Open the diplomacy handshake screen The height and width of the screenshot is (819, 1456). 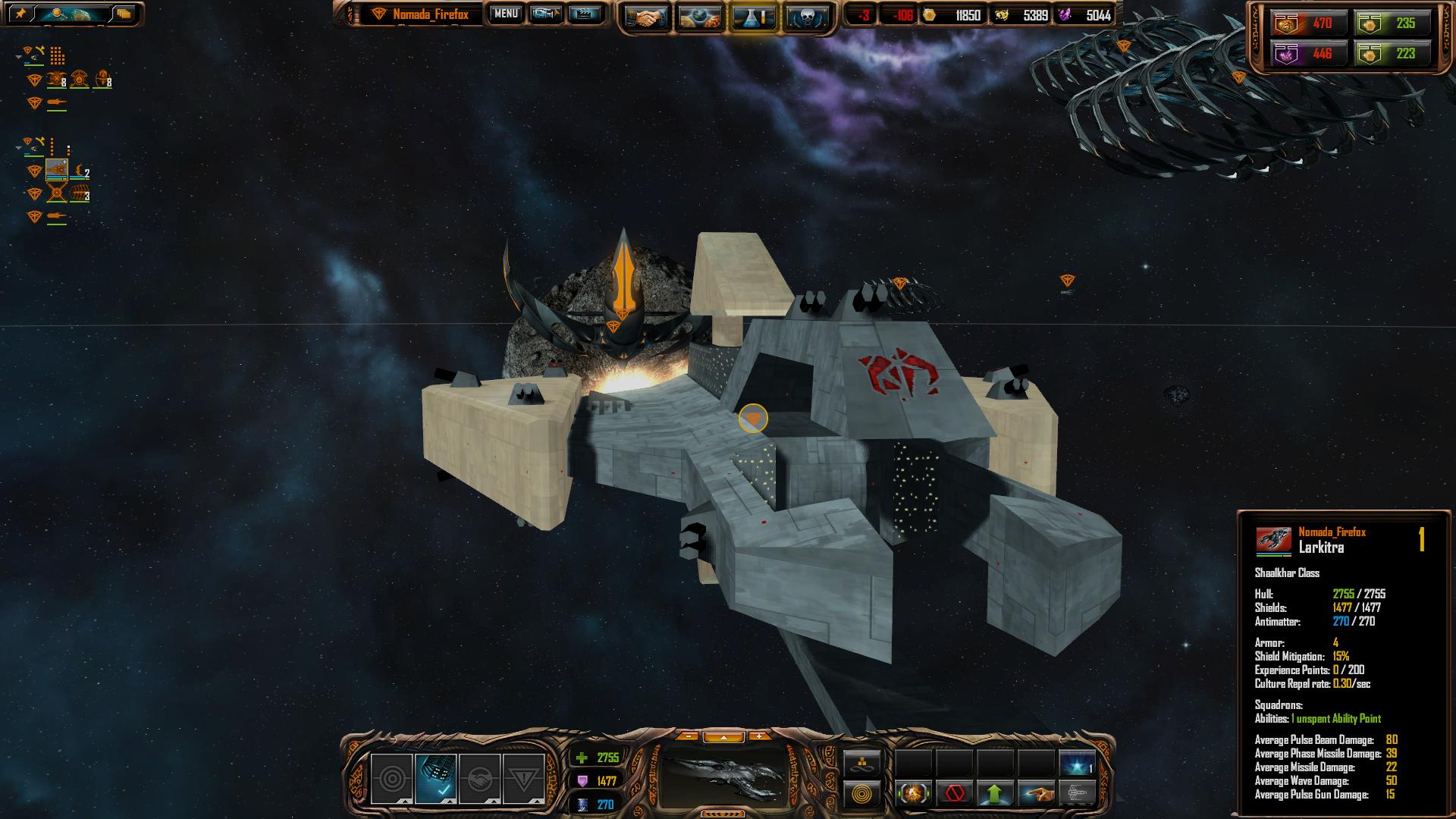645,17
